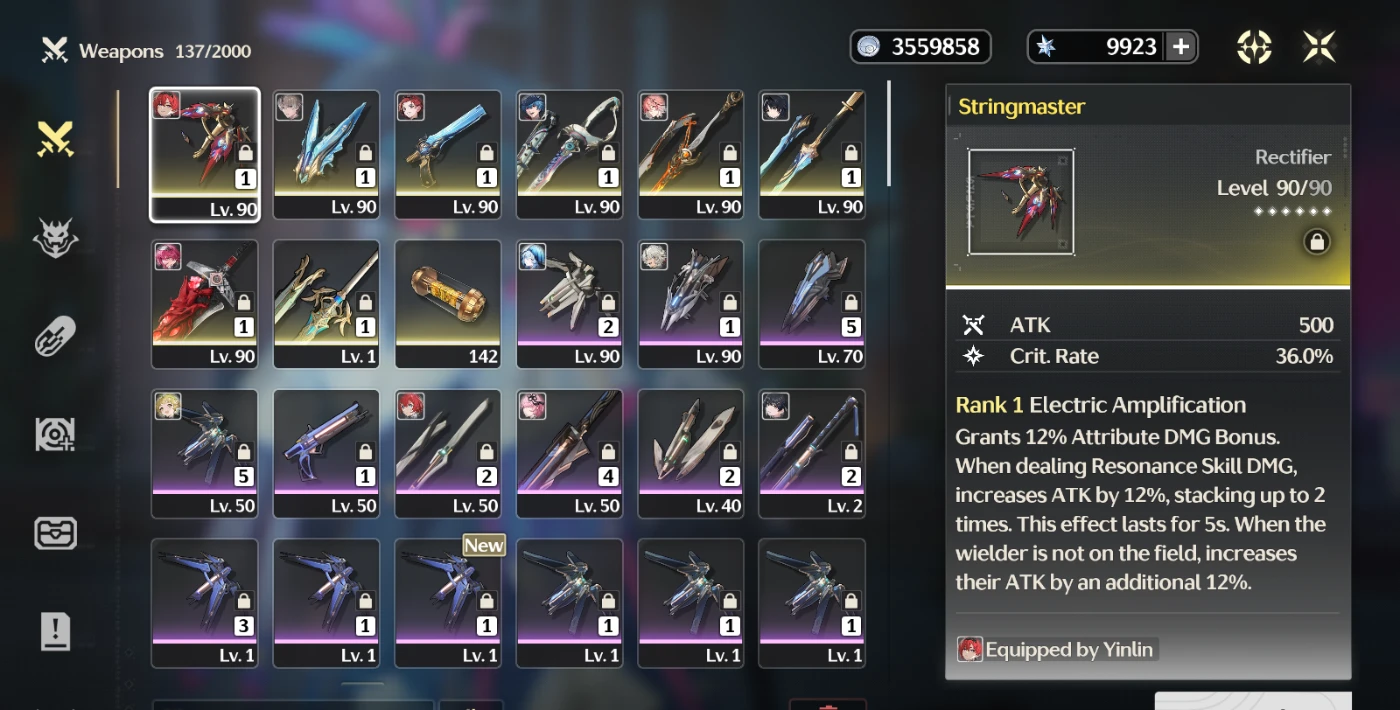1400x710 pixels.
Task: Select the weapon slot marked Lv. 70
Action: pyautogui.click(x=812, y=304)
